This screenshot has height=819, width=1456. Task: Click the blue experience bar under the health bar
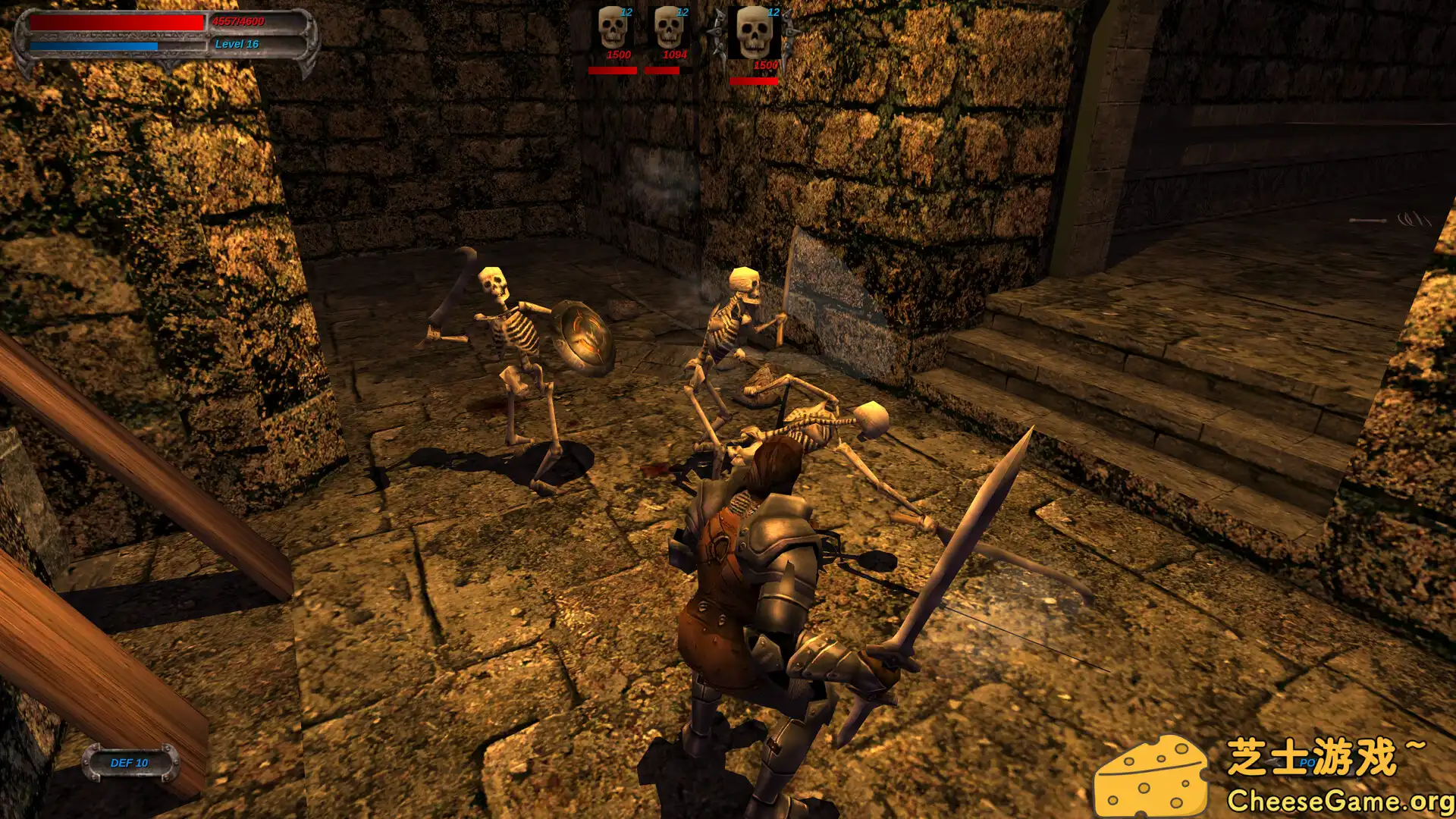(95, 44)
